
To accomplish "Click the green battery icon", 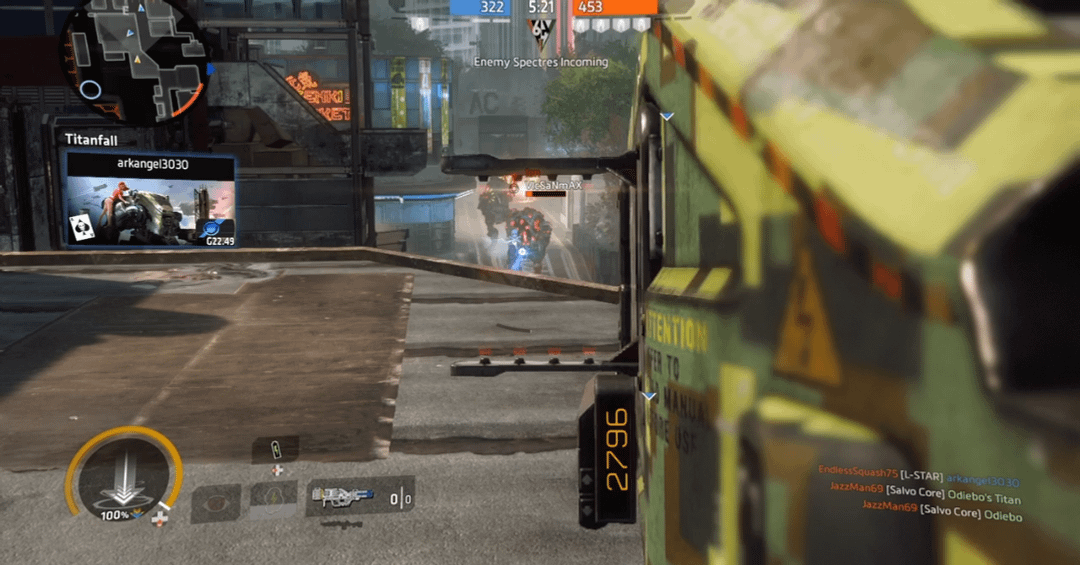I will pos(277,447).
